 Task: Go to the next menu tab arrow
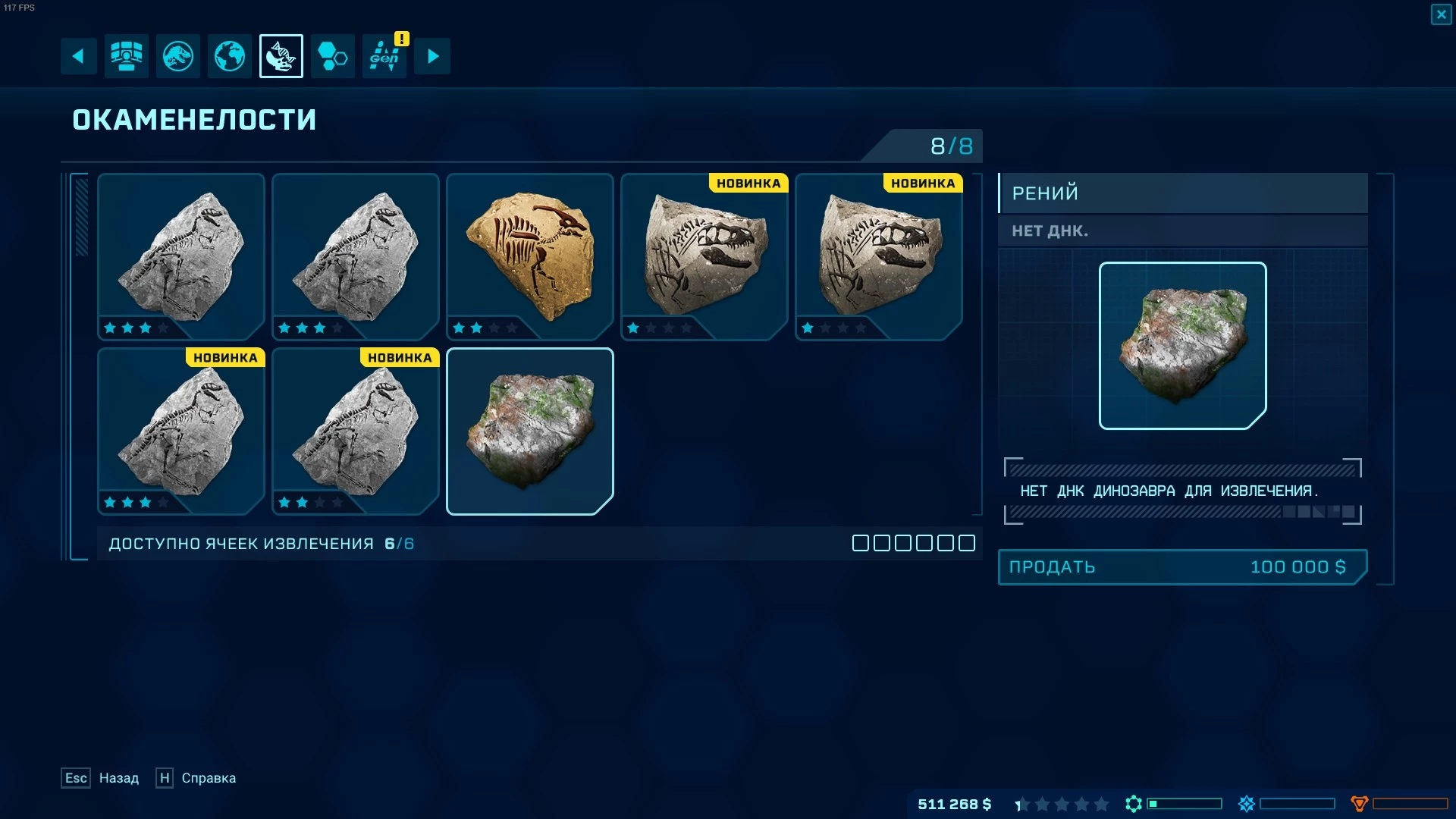(x=432, y=56)
